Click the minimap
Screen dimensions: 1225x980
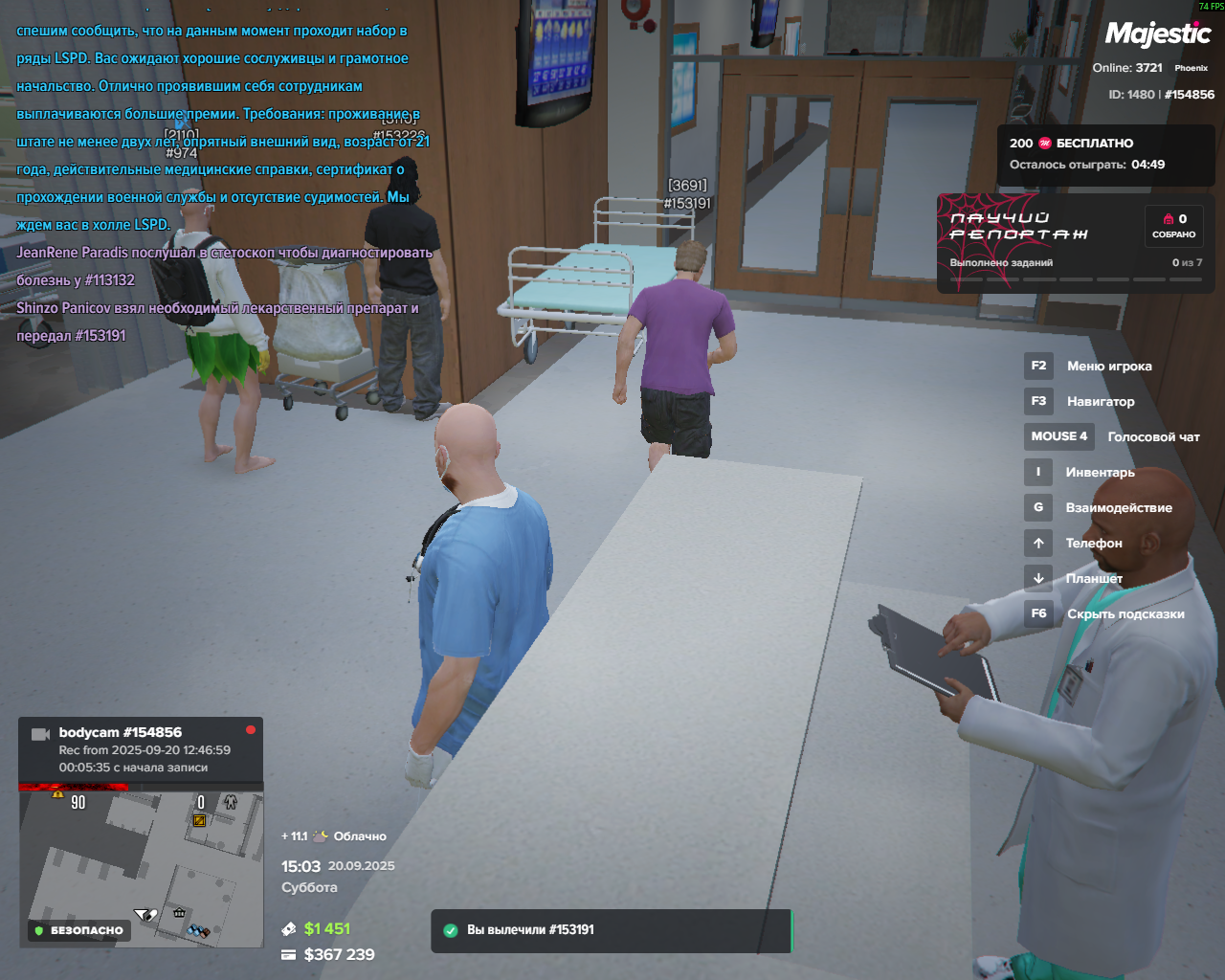(142, 866)
